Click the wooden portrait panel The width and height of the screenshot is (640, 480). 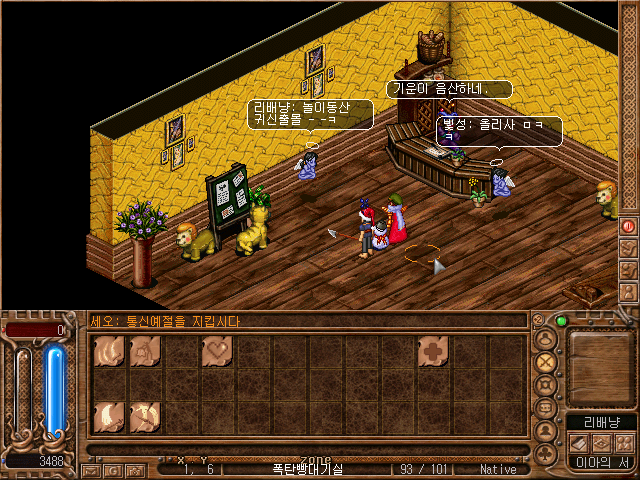[x=600, y=364]
